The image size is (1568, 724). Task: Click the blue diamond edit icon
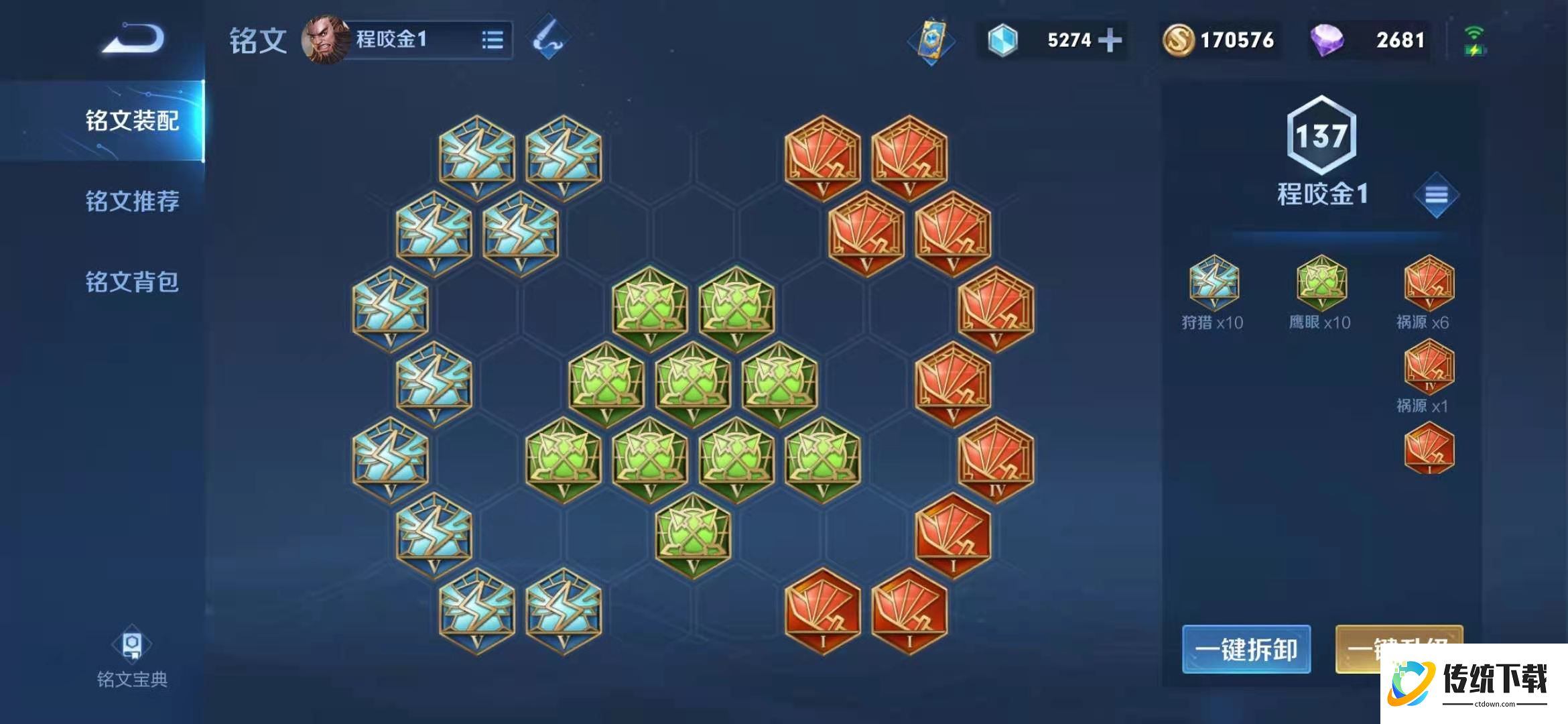549,38
